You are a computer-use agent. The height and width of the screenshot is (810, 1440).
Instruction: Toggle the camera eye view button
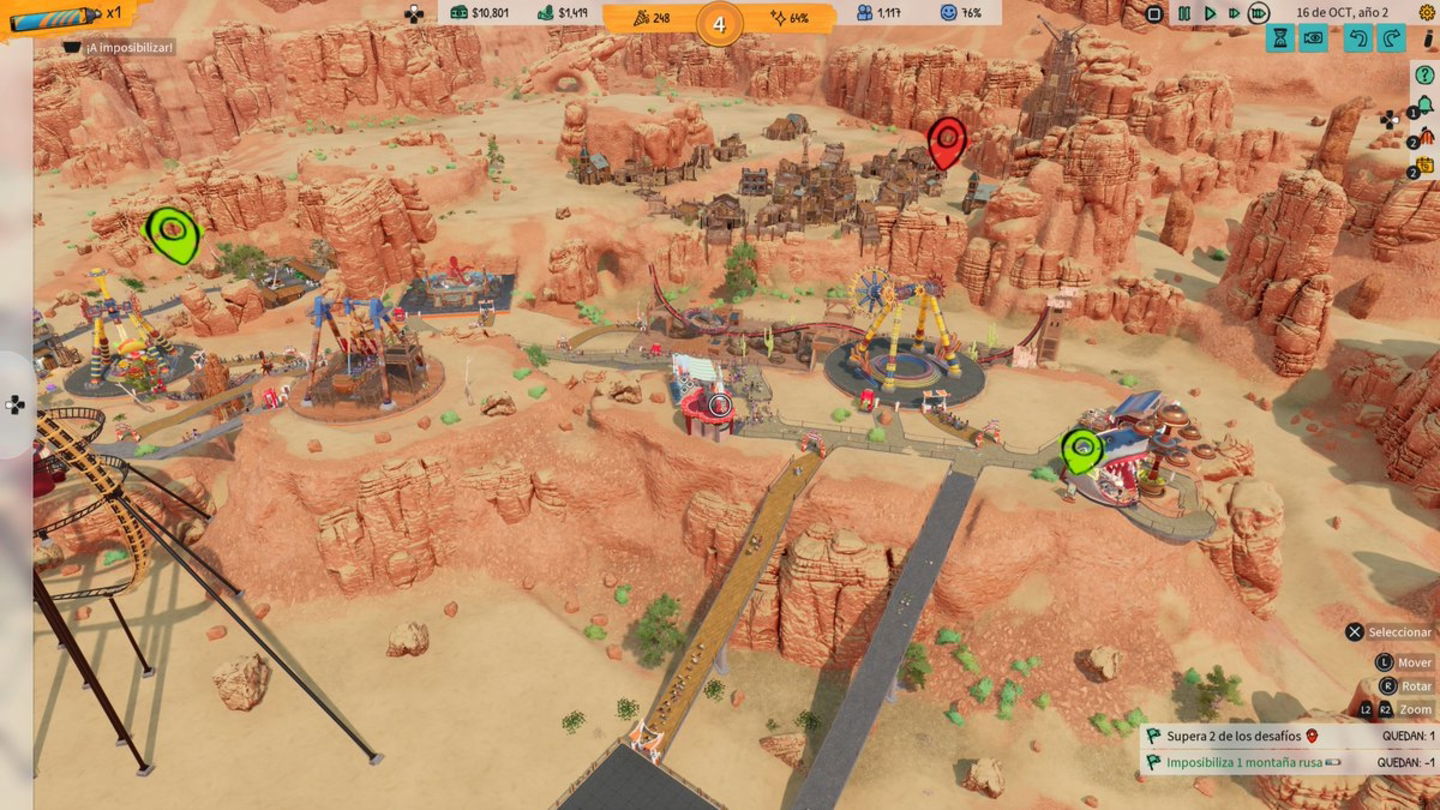coord(1313,39)
